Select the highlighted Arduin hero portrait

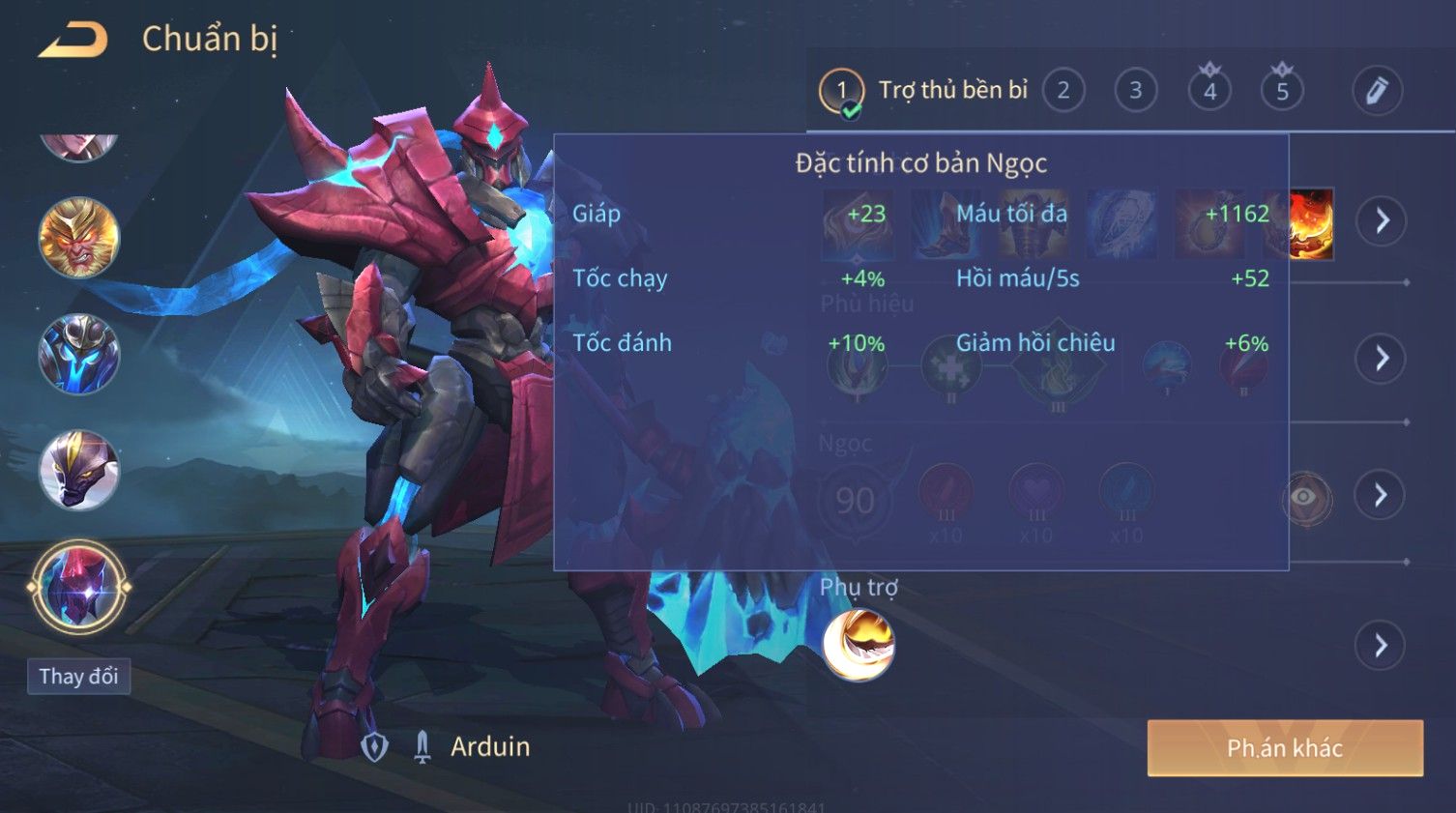(x=79, y=587)
